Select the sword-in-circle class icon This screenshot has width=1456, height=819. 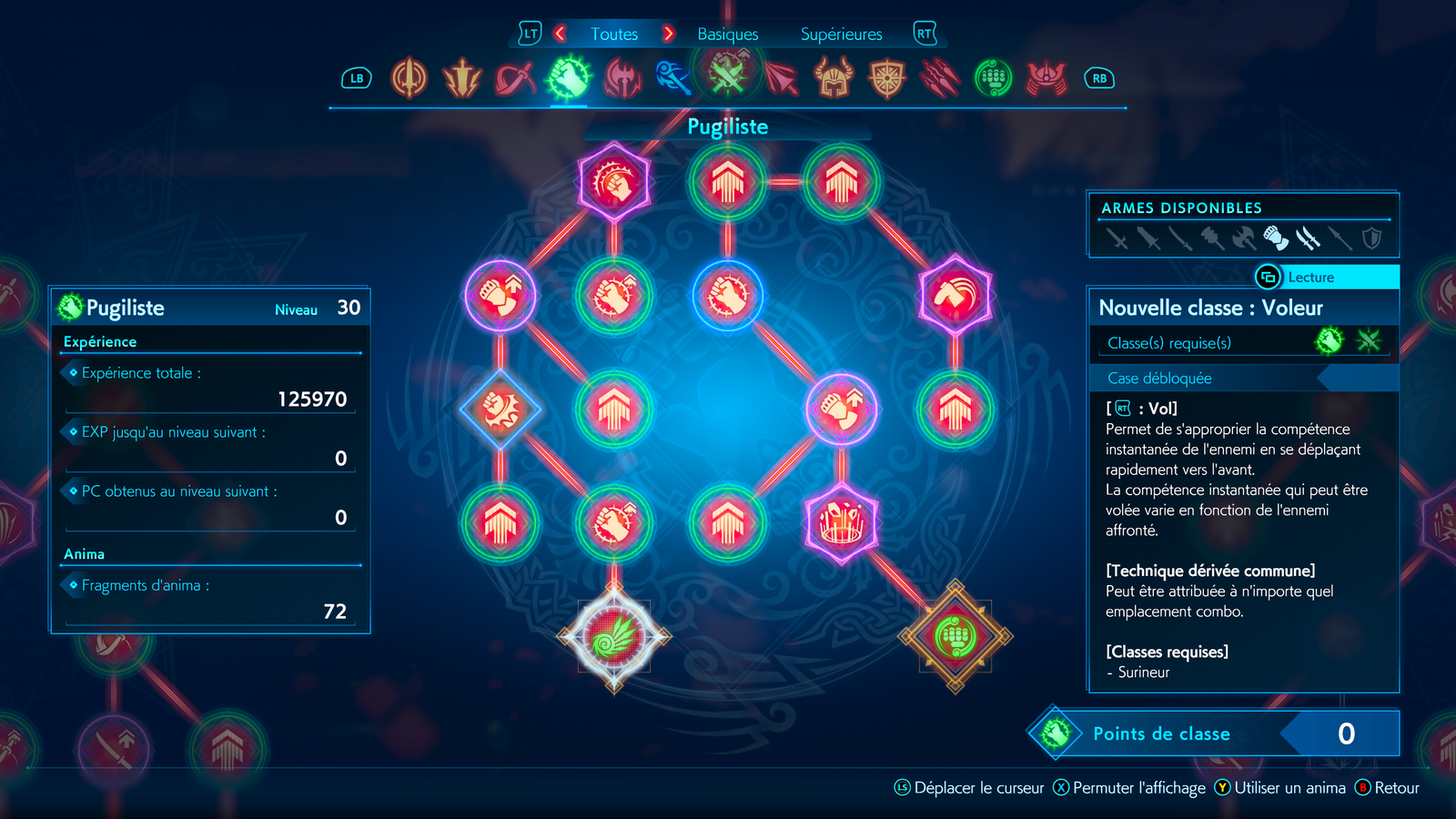[409, 78]
